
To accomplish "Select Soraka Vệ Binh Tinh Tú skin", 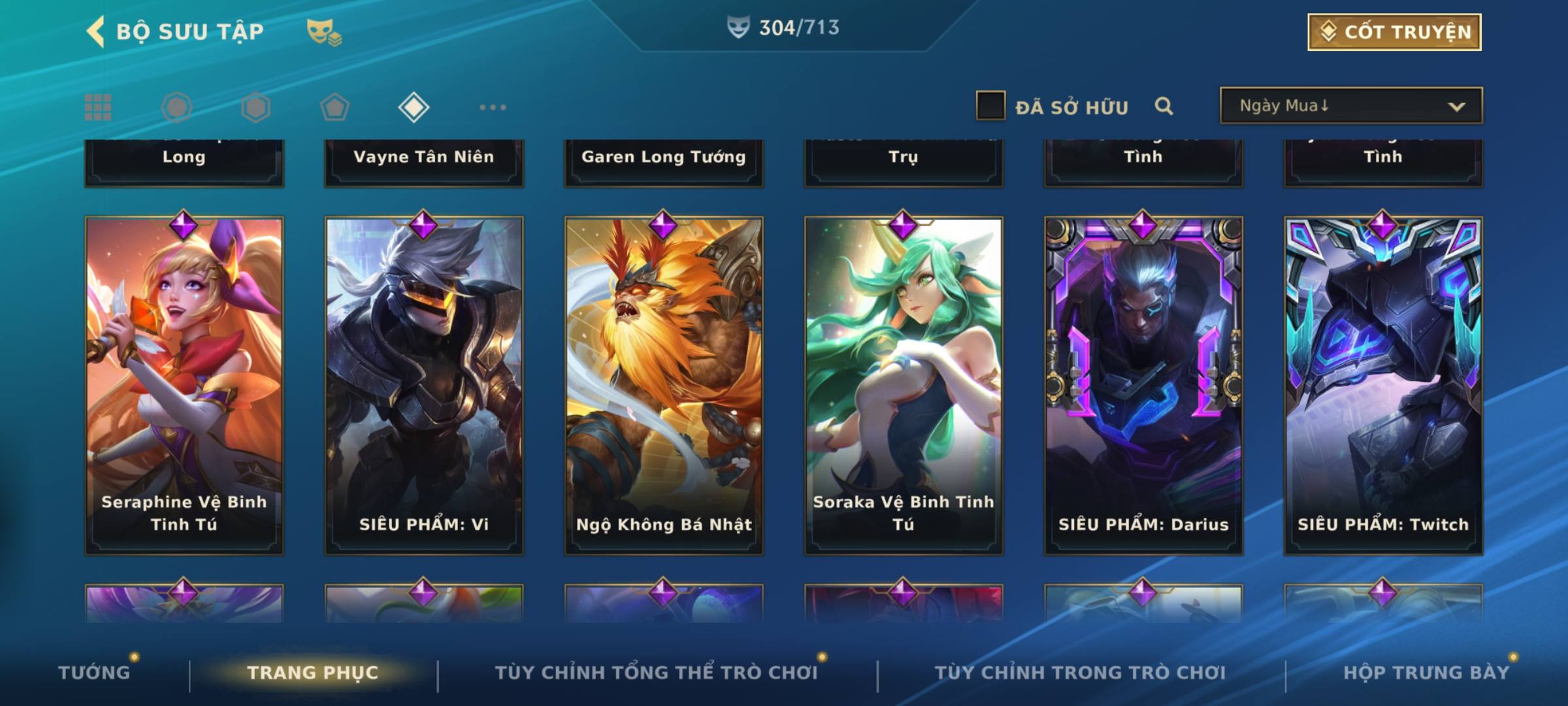I will pos(904,386).
